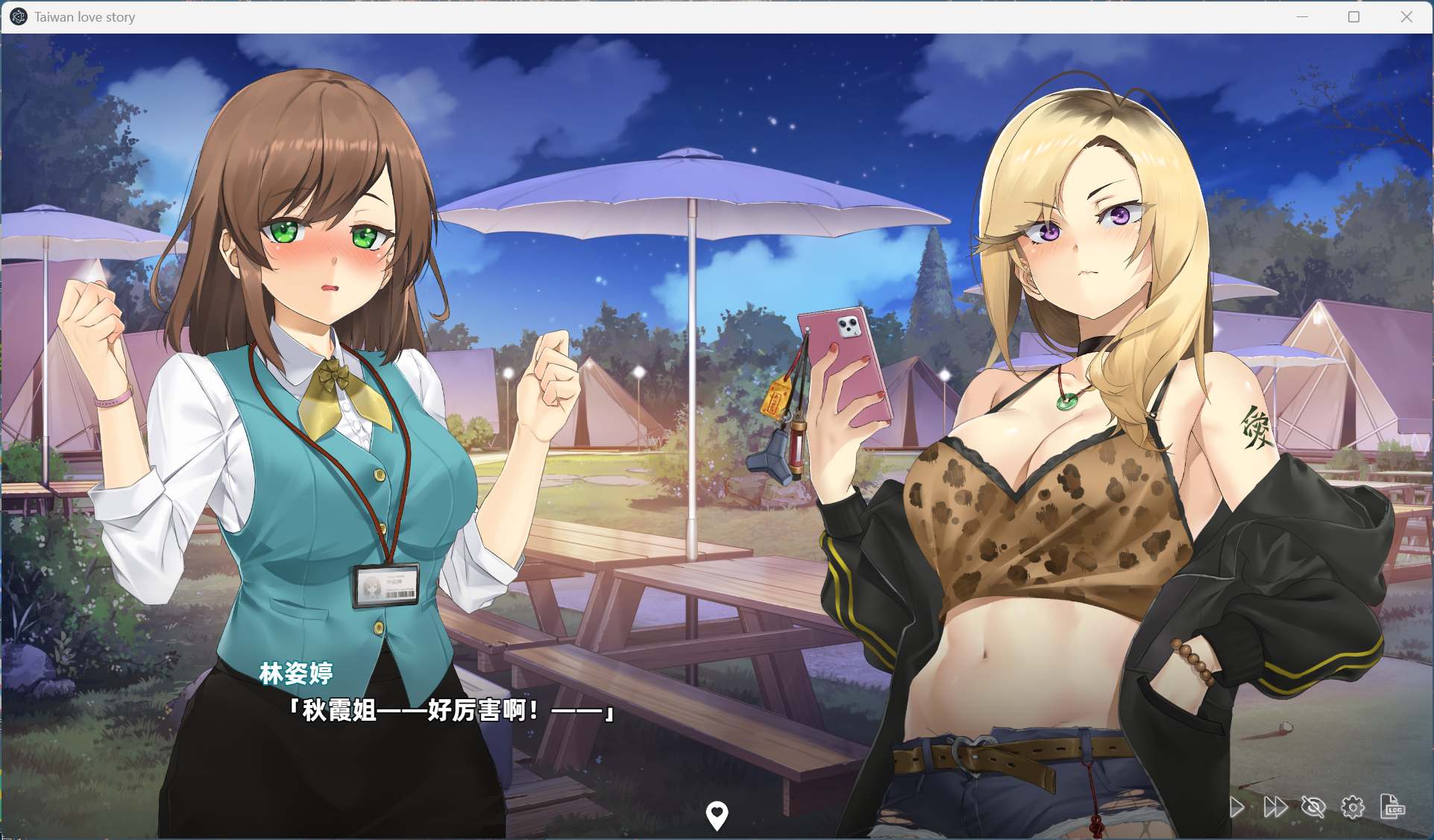Hide the dialogue interface with the eye icon
1434x840 pixels.
coord(1314,807)
